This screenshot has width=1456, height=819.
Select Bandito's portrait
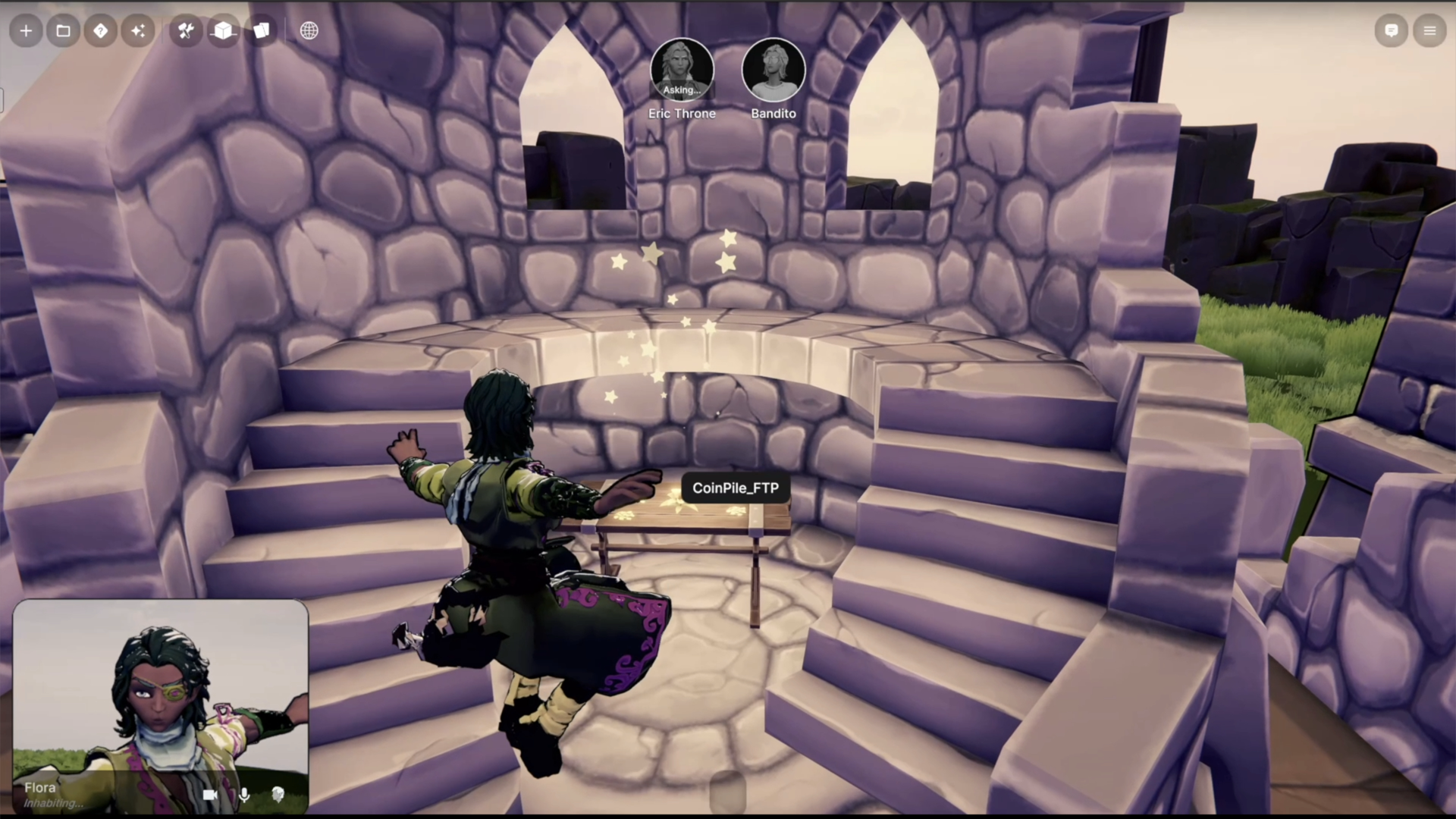tap(773, 71)
